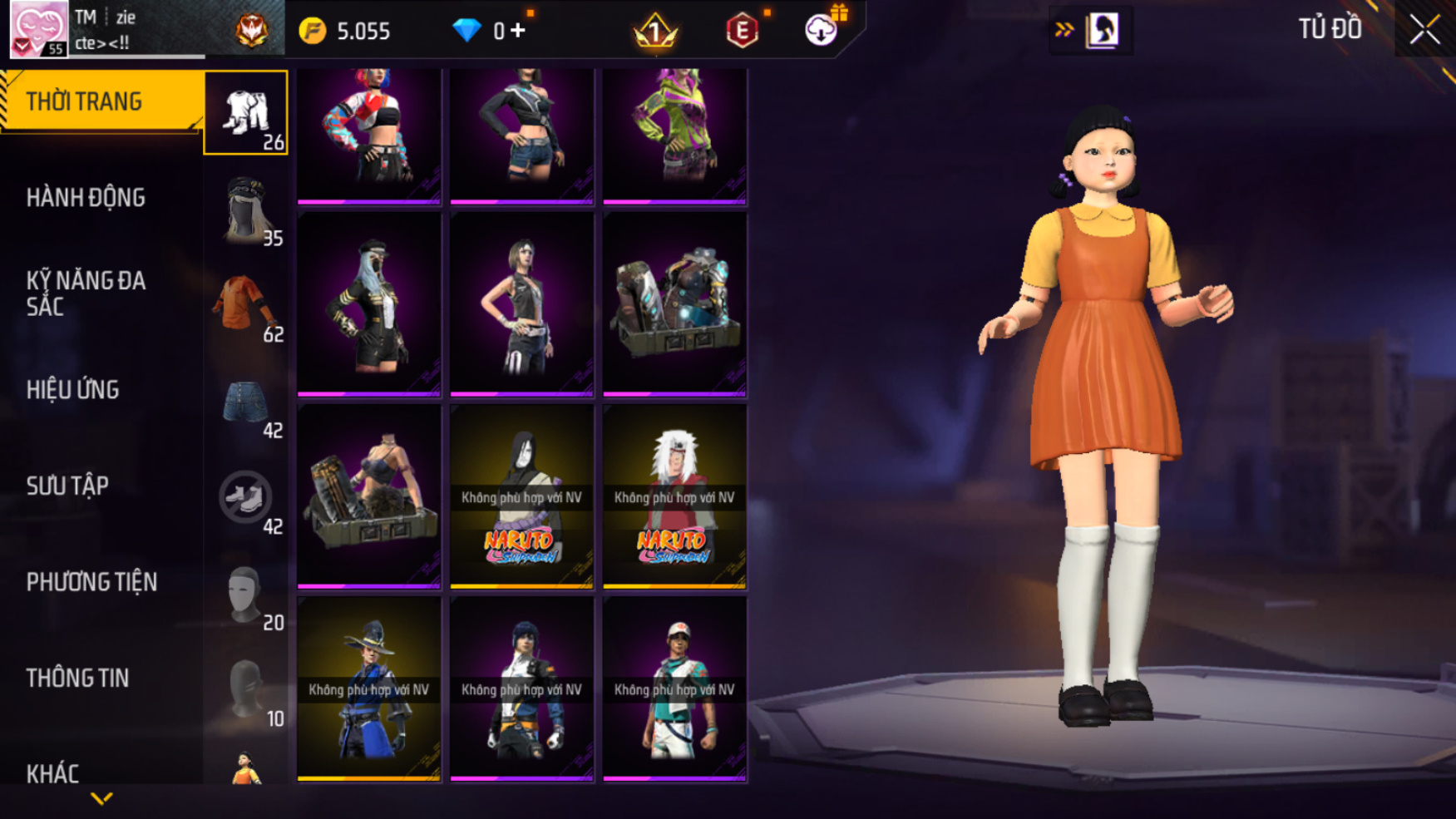The height and width of the screenshot is (819, 1456).
Task: Close the wardrobe with the X button
Action: 1424,31
